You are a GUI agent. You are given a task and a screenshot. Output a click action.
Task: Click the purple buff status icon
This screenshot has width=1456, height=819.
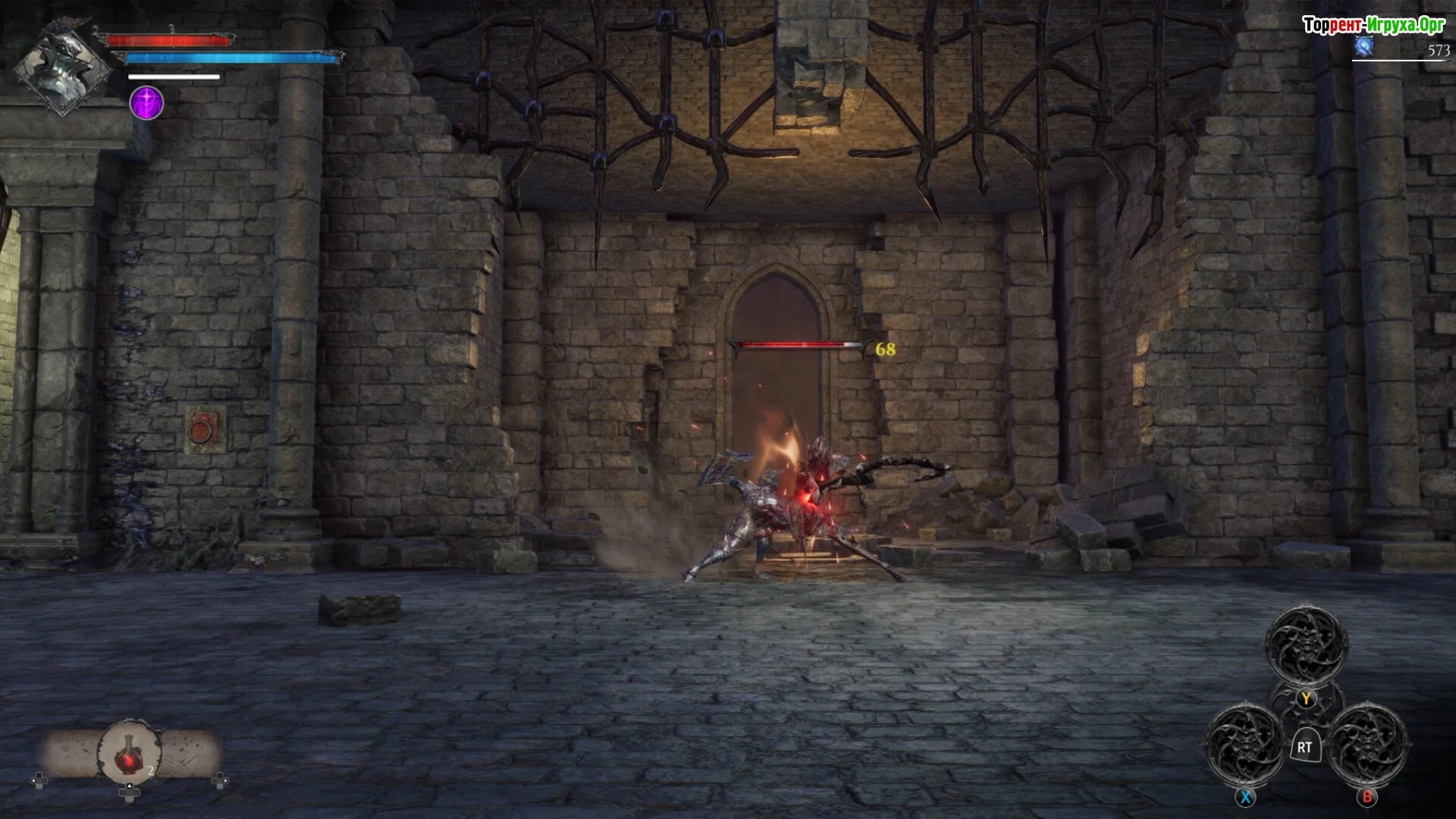146,103
